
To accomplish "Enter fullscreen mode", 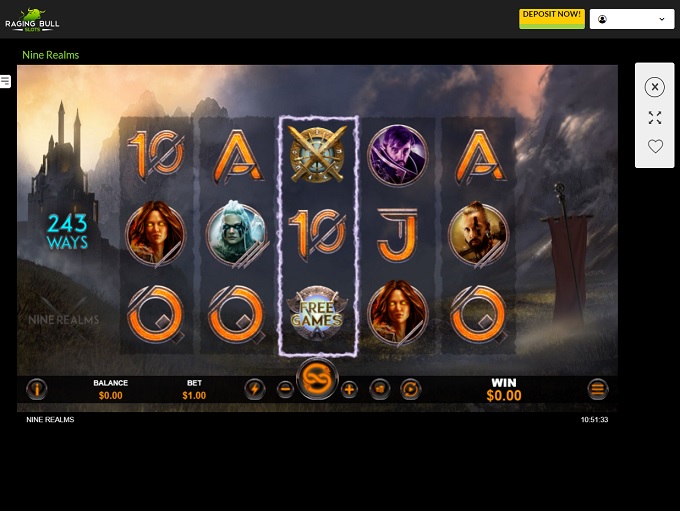I will pyautogui.click(x=655, y=118).
